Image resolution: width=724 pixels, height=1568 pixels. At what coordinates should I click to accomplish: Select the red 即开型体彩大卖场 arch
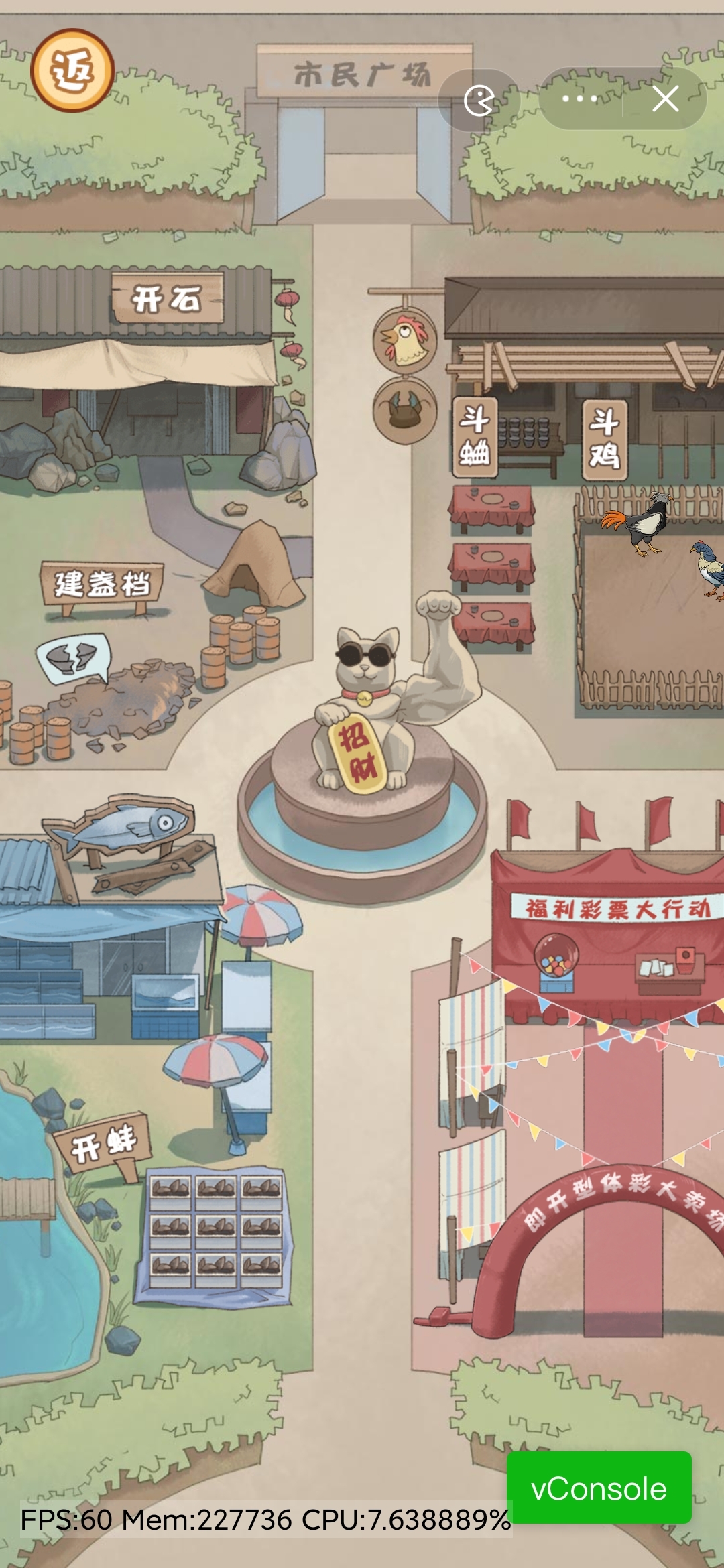pyautogui.click(x=617, y=1199)
